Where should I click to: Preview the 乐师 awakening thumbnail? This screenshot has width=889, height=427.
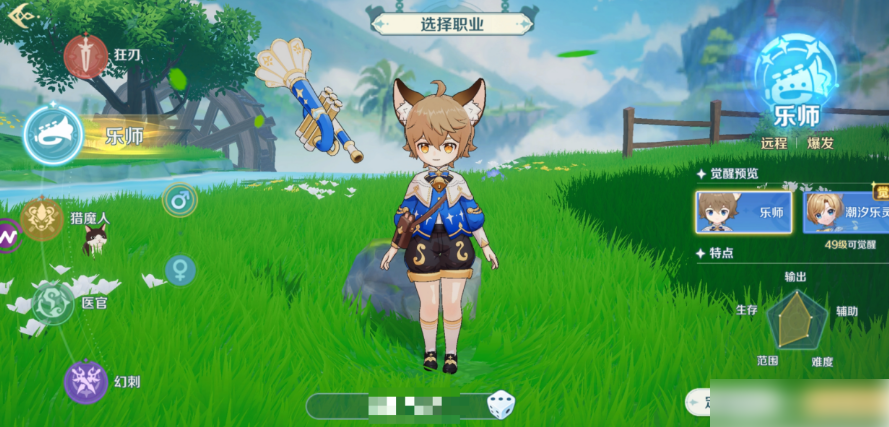(x=745, y=212)
